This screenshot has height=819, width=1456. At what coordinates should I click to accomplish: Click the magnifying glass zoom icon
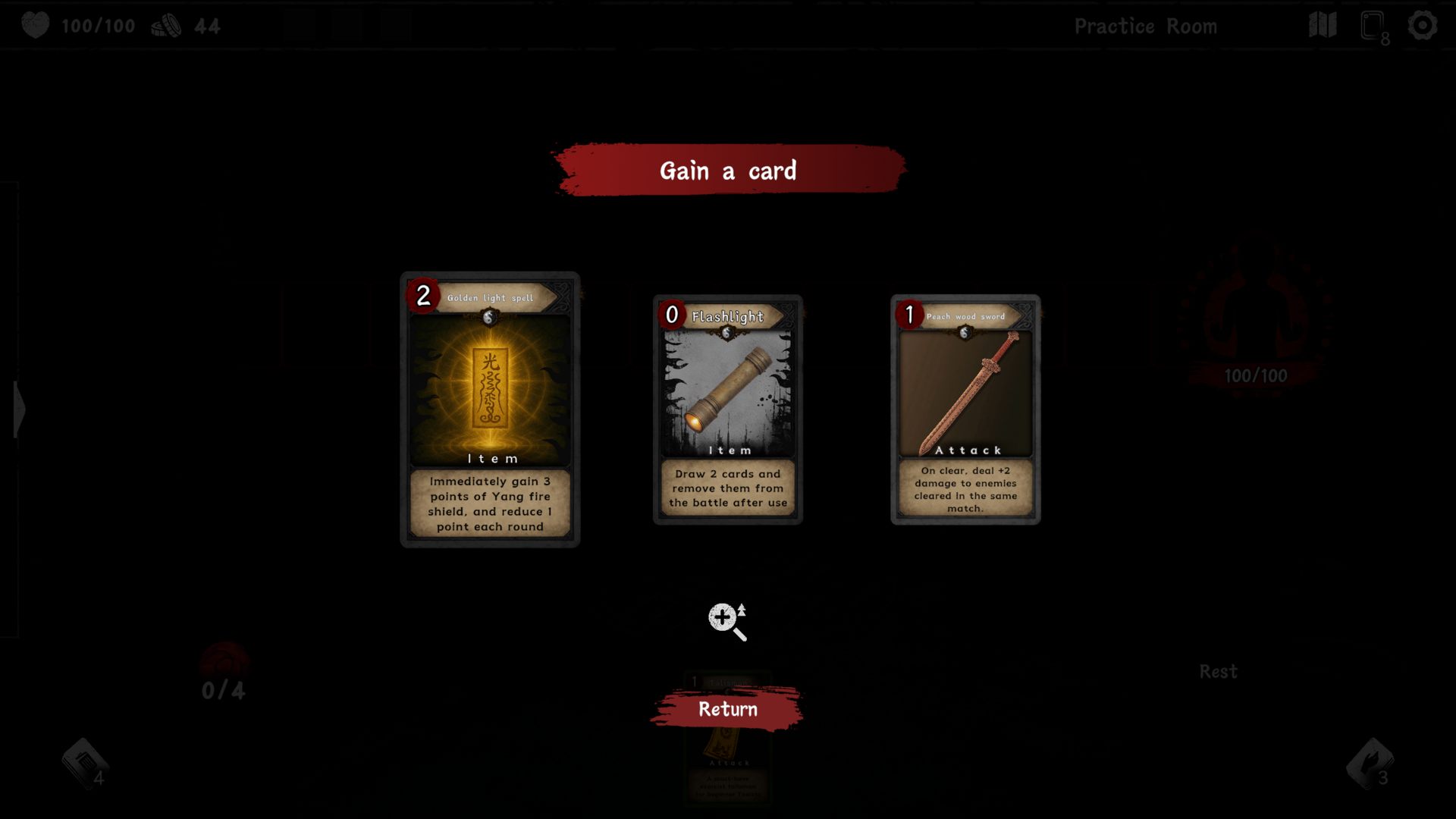tap(726, 622)
